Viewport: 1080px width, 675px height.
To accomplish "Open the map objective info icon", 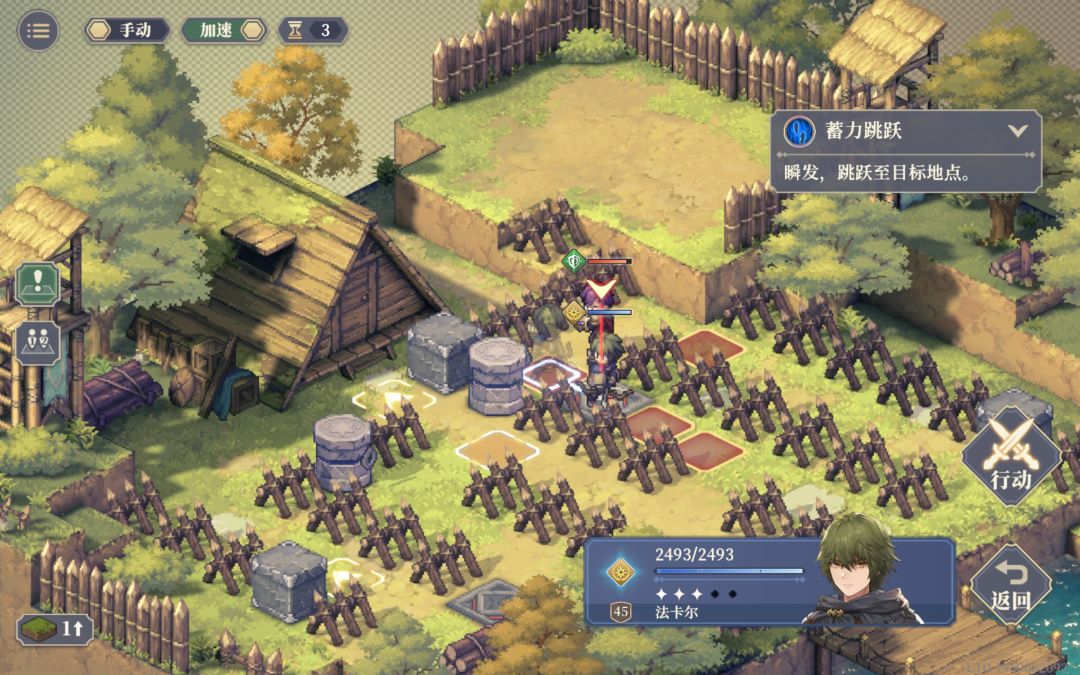I will [x=38, y=284].
